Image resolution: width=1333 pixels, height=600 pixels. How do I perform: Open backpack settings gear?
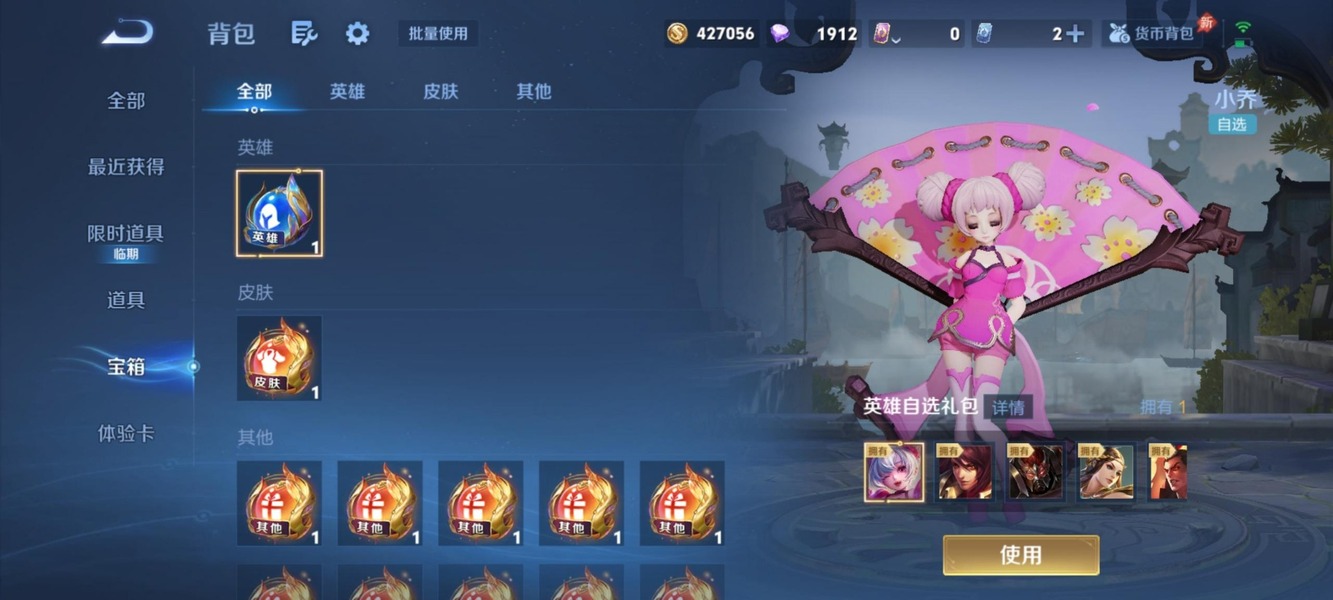pyautogui.click(x=357, y=33)
